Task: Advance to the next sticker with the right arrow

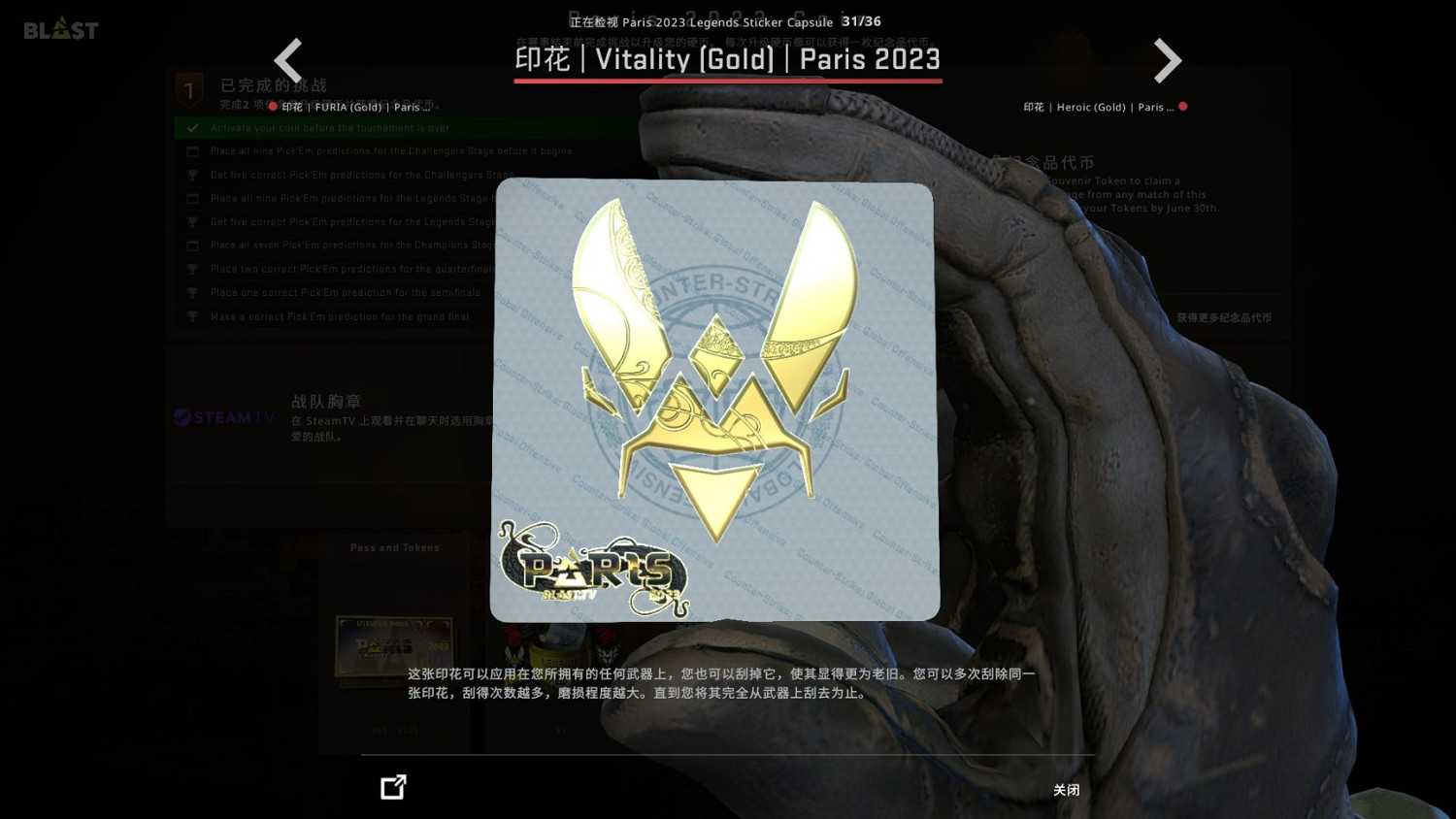Action: (1168, 60)
